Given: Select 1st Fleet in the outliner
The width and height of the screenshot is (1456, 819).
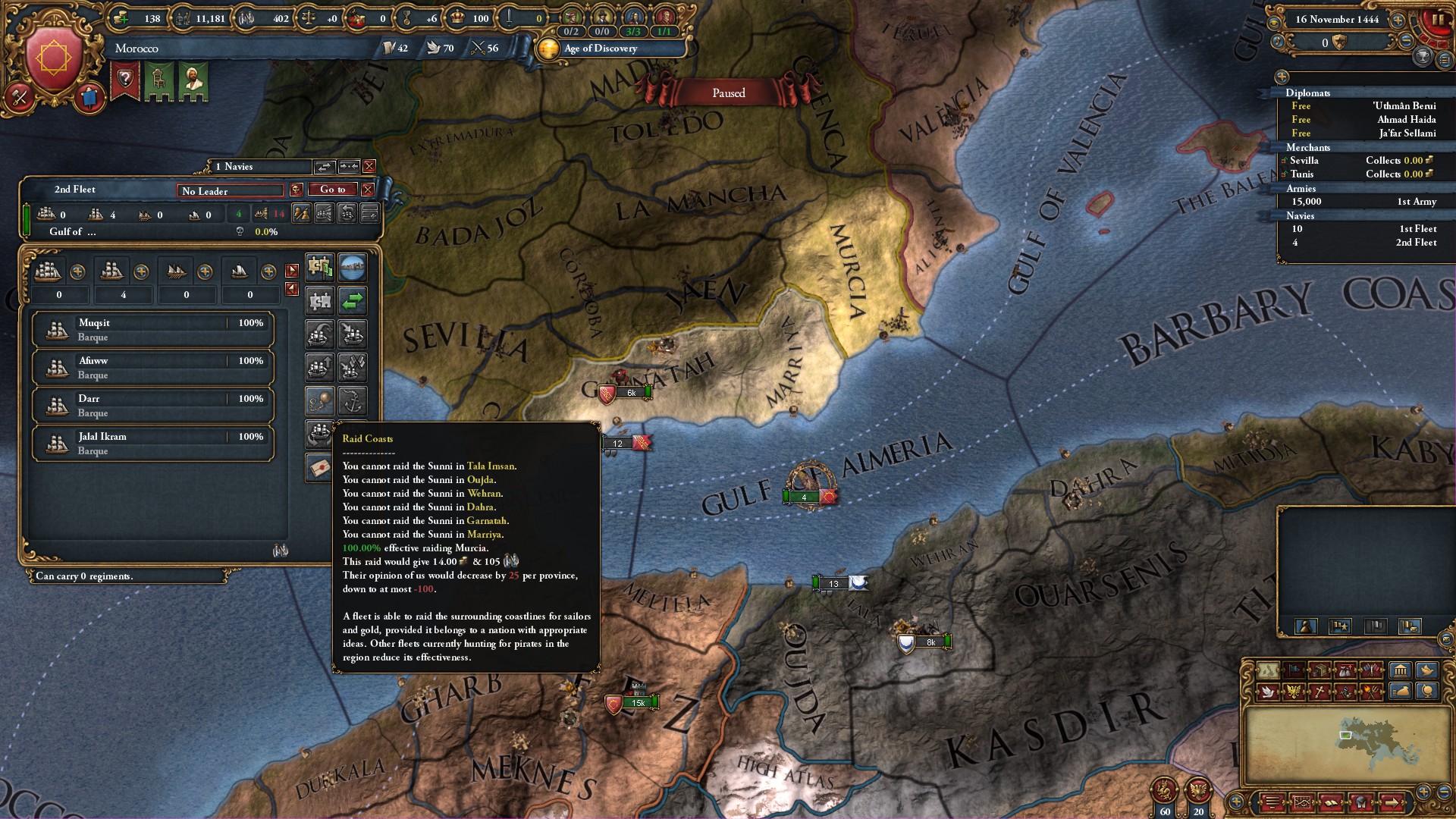Looking at the screenshot, I should (x=1363, y=229).
